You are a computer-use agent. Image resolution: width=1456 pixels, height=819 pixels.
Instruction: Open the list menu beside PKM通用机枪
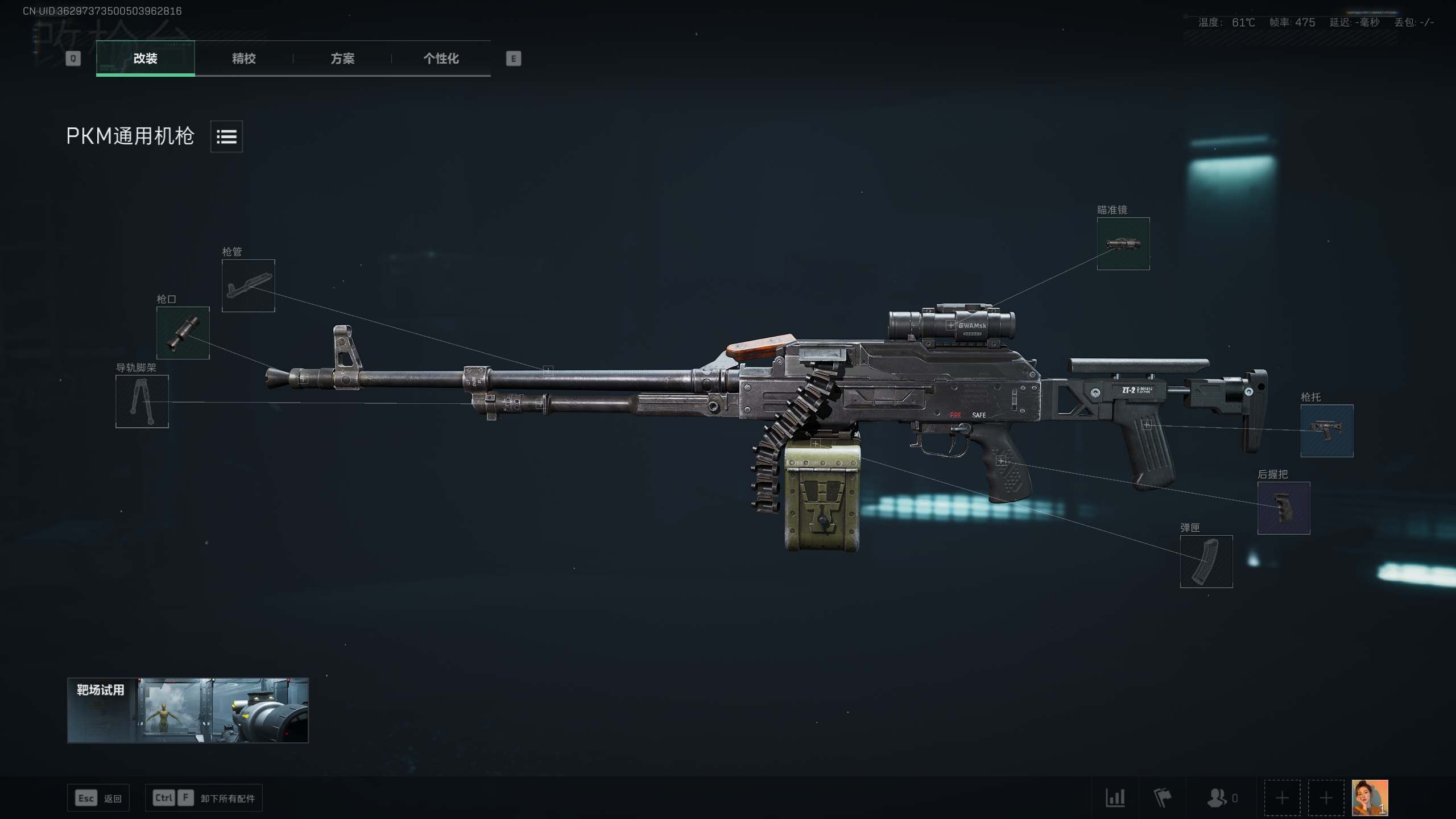click(x=226, y=136)
